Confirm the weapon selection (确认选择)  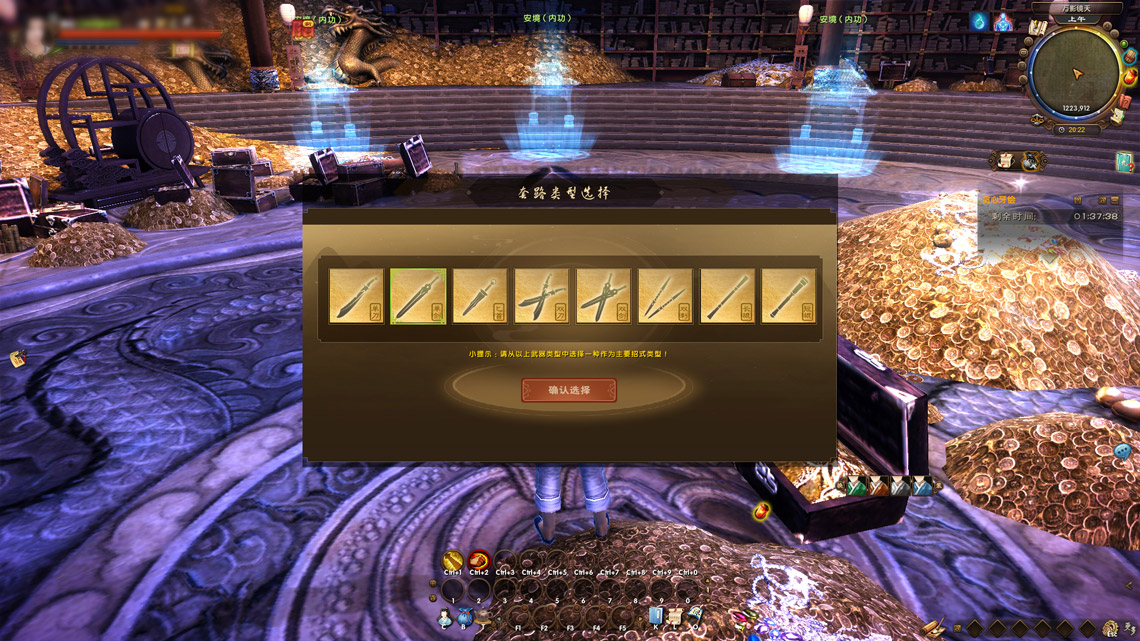[569, 390]
